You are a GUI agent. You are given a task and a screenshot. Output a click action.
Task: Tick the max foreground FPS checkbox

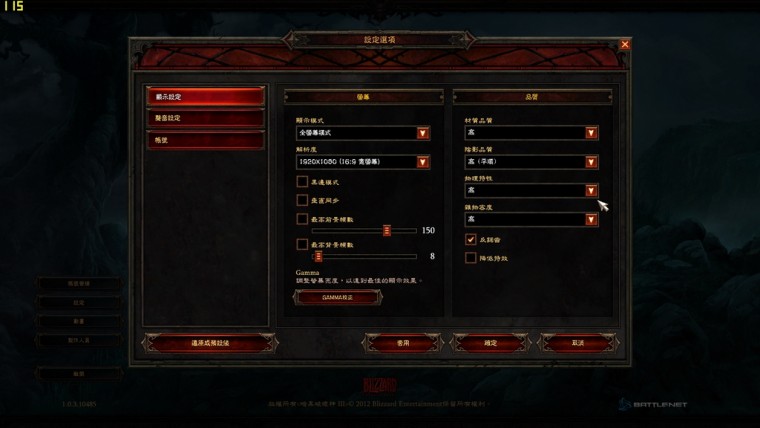(302, 218)
